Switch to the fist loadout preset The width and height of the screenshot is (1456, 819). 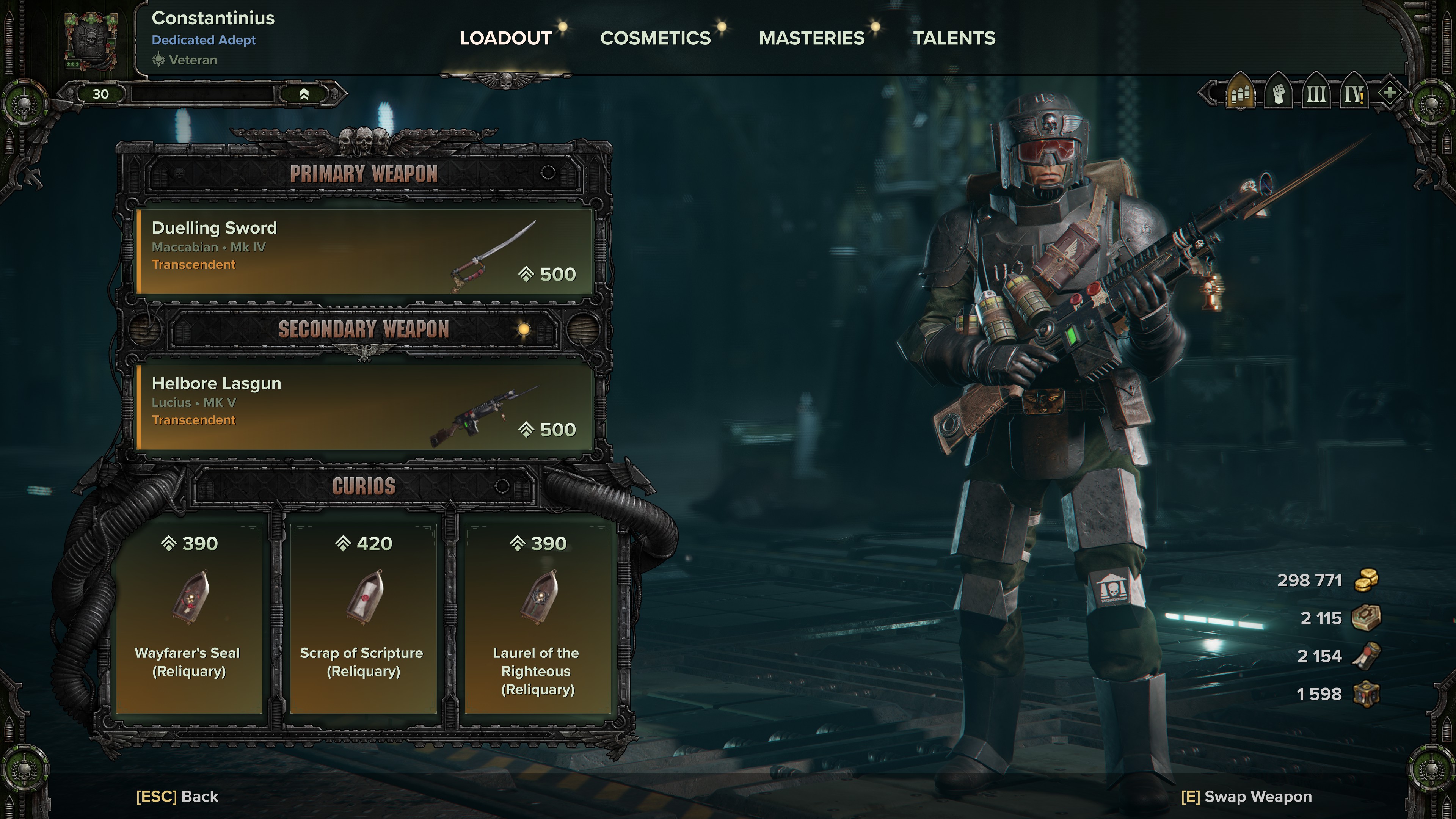pyautogui.click(x=1279, y=93)
